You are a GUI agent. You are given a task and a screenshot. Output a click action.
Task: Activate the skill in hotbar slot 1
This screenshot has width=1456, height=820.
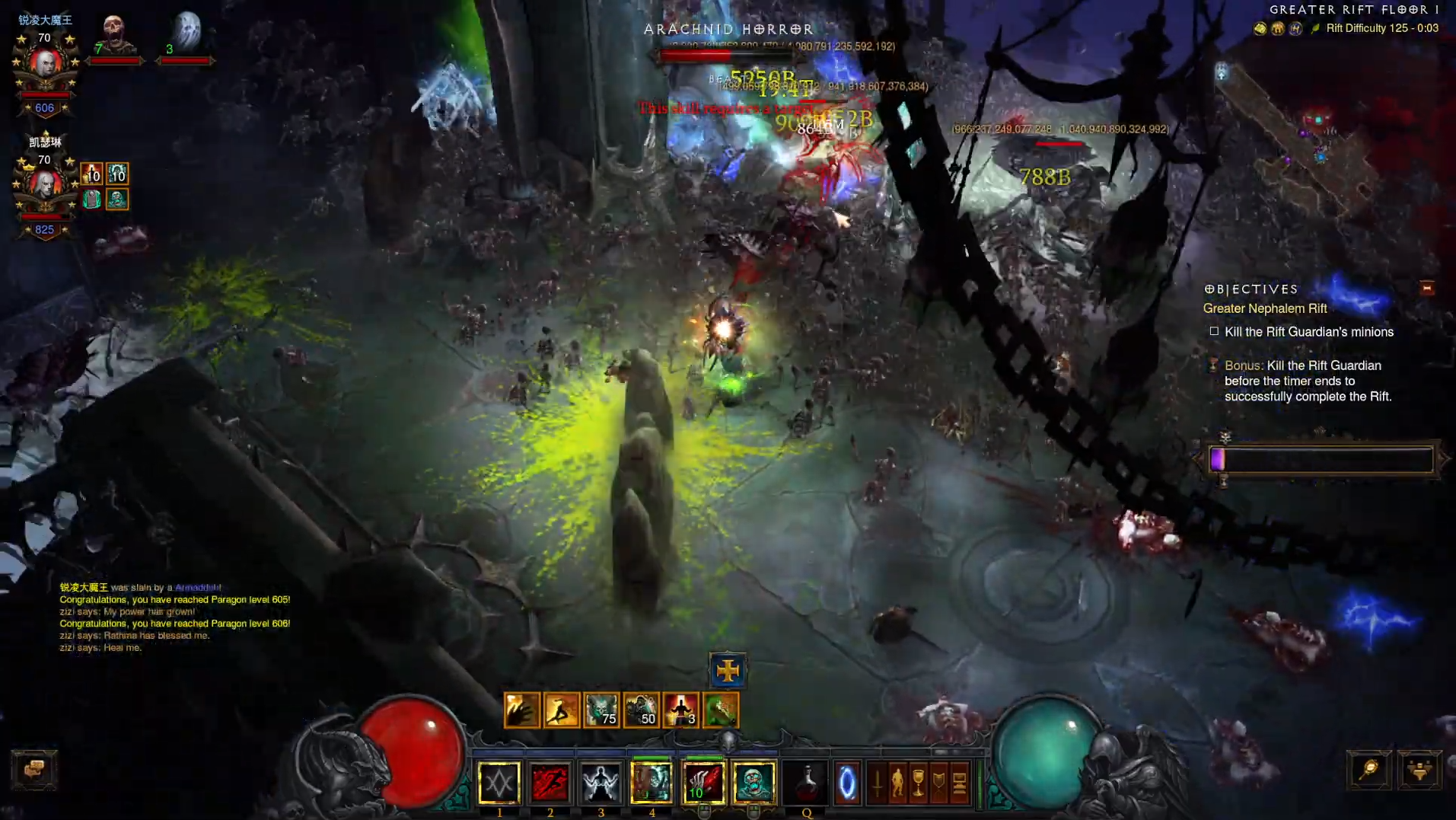[499, 783]
